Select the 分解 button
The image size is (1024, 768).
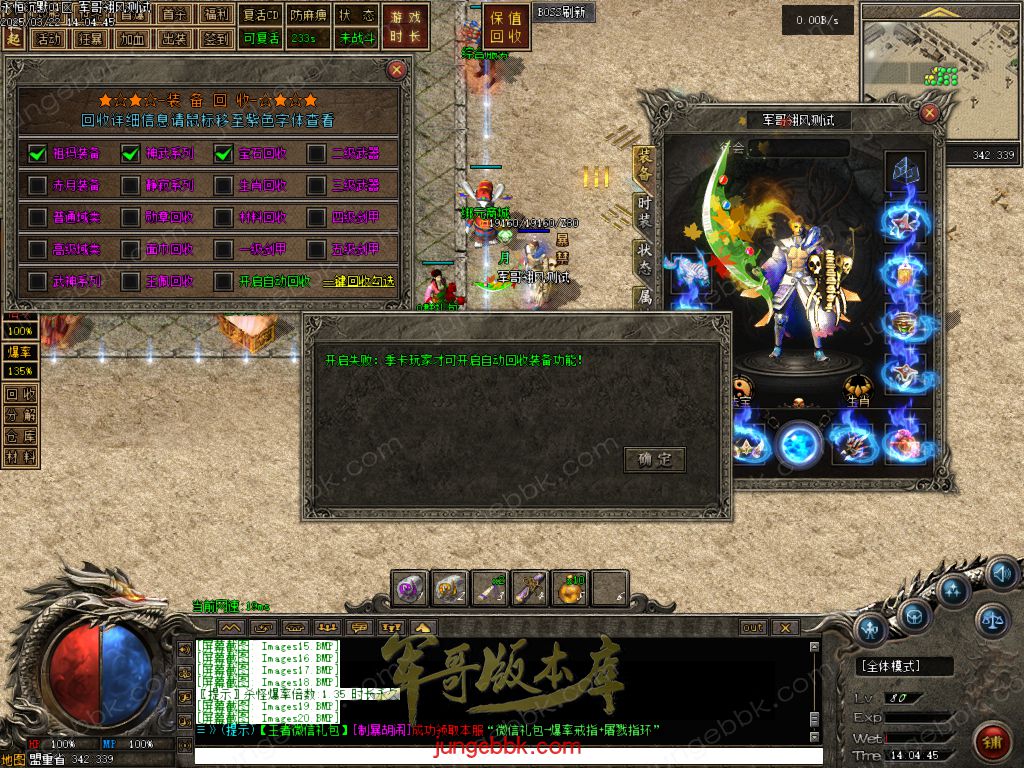click(21, 415)
